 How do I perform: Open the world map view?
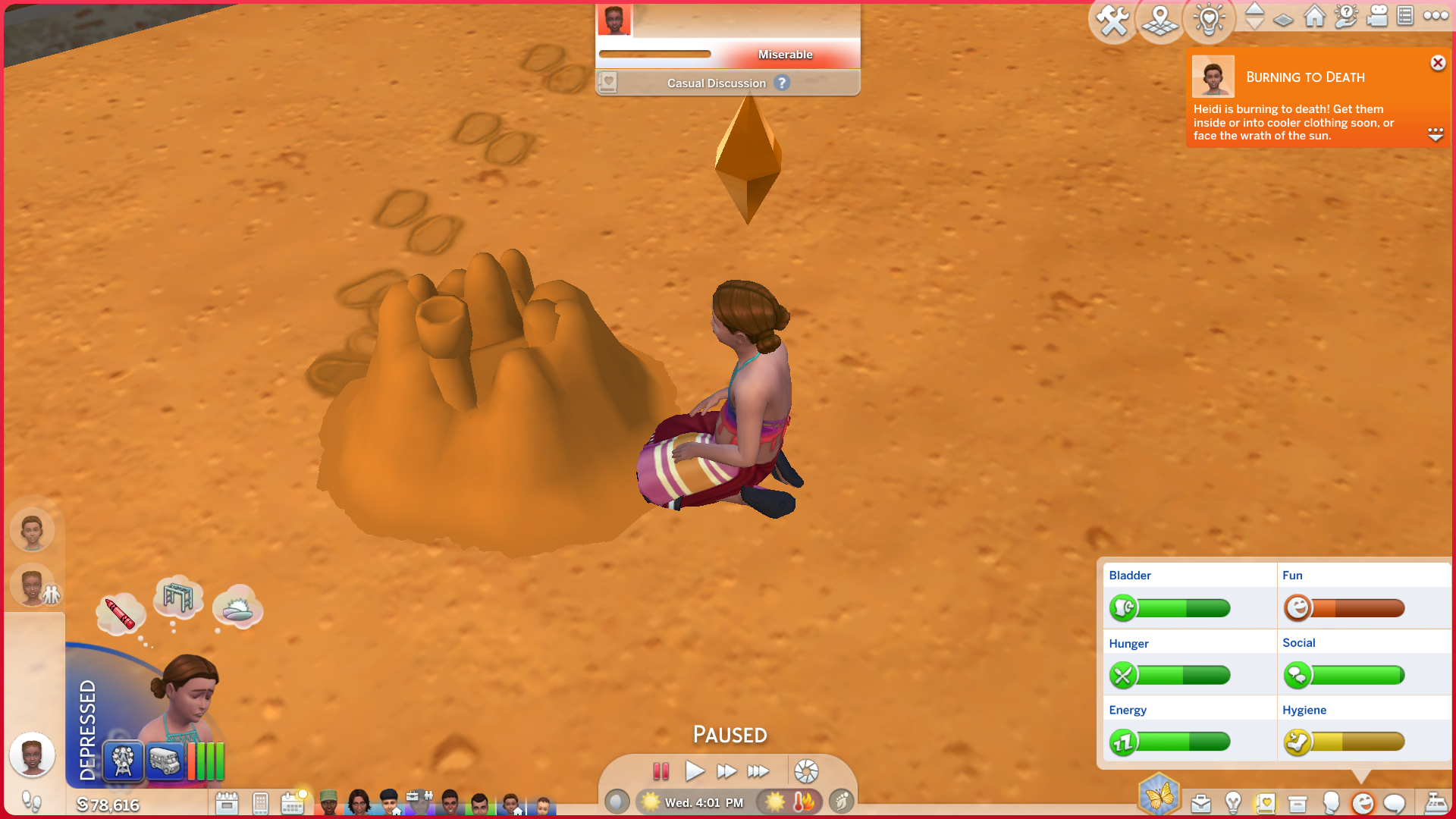pyautogui.click(x=1160, y=20)
